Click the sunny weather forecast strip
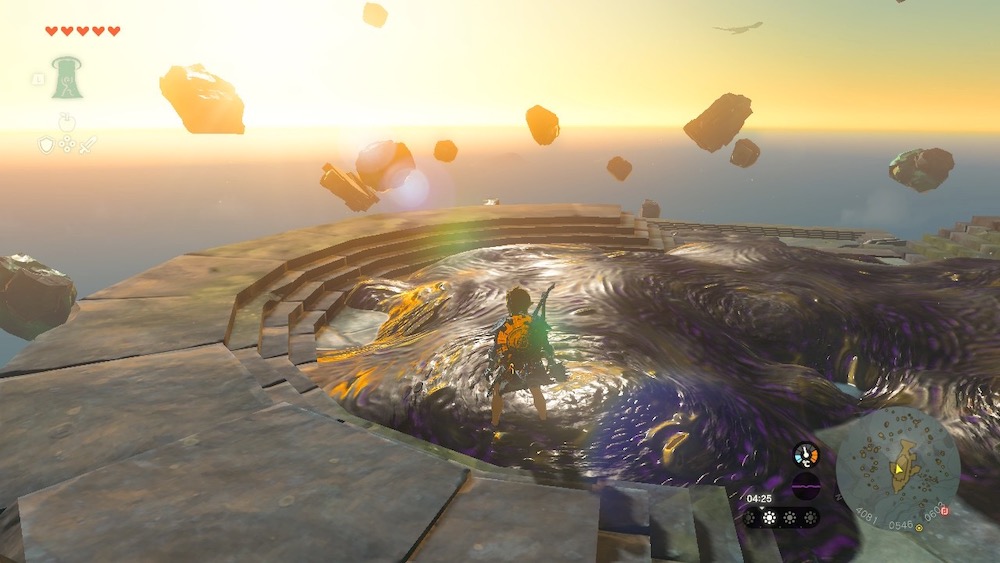 (781, 517)
